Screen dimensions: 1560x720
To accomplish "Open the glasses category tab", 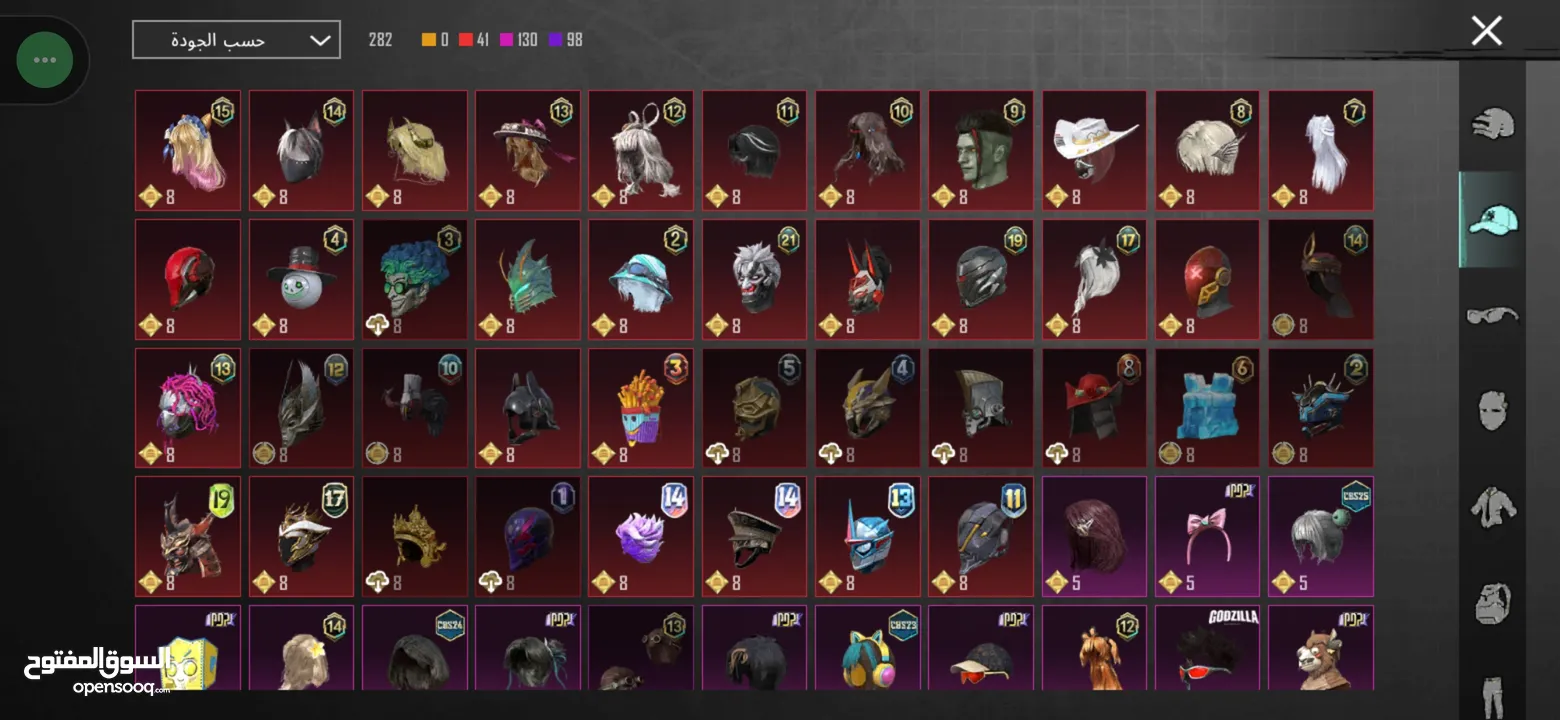I will point(1493,316).
